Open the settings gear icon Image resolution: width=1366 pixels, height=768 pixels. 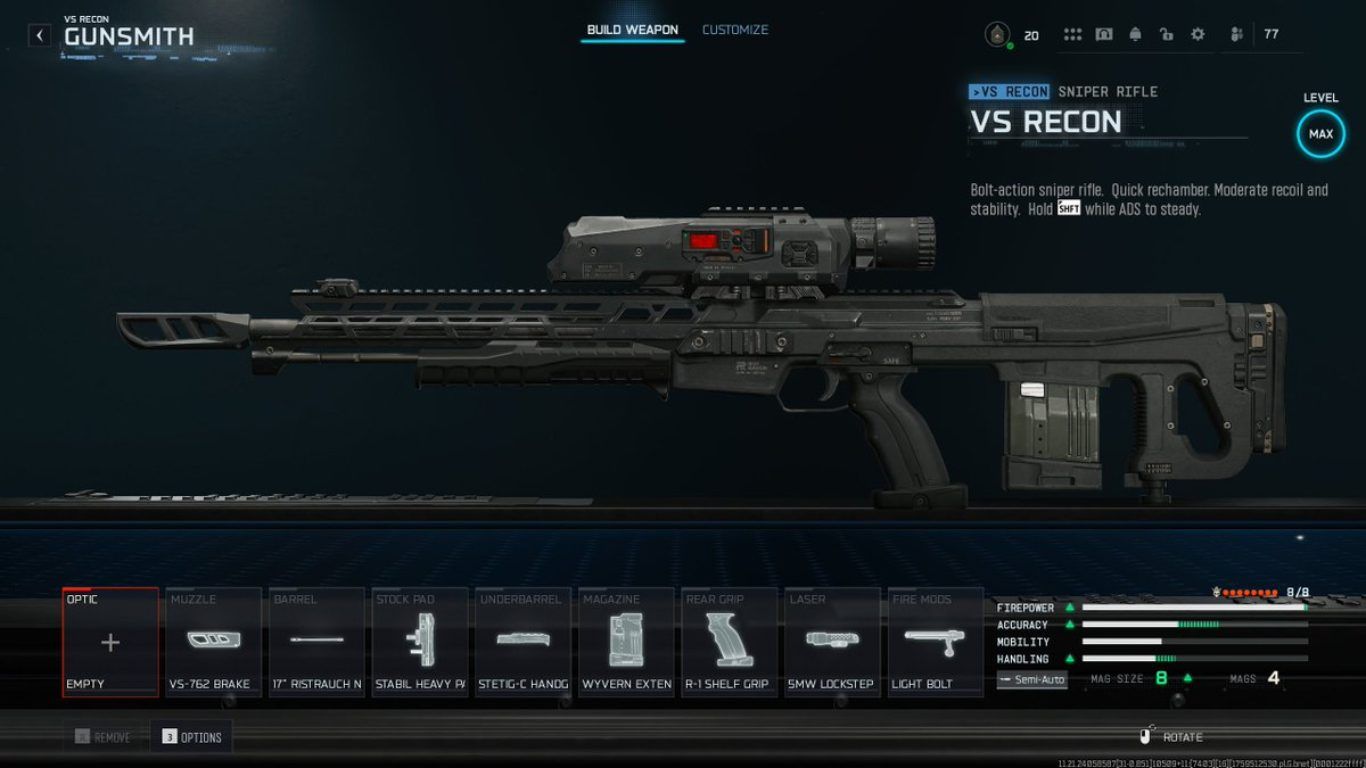[1198, 35]
